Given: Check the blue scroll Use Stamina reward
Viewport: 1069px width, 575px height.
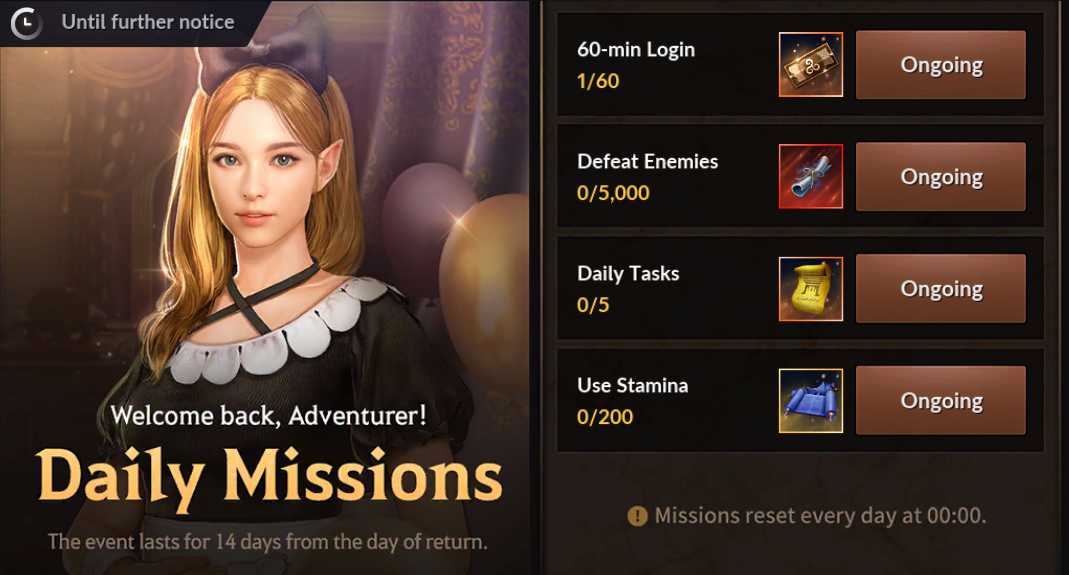Looking at the screenshot, I should click(x=811, y=401).
